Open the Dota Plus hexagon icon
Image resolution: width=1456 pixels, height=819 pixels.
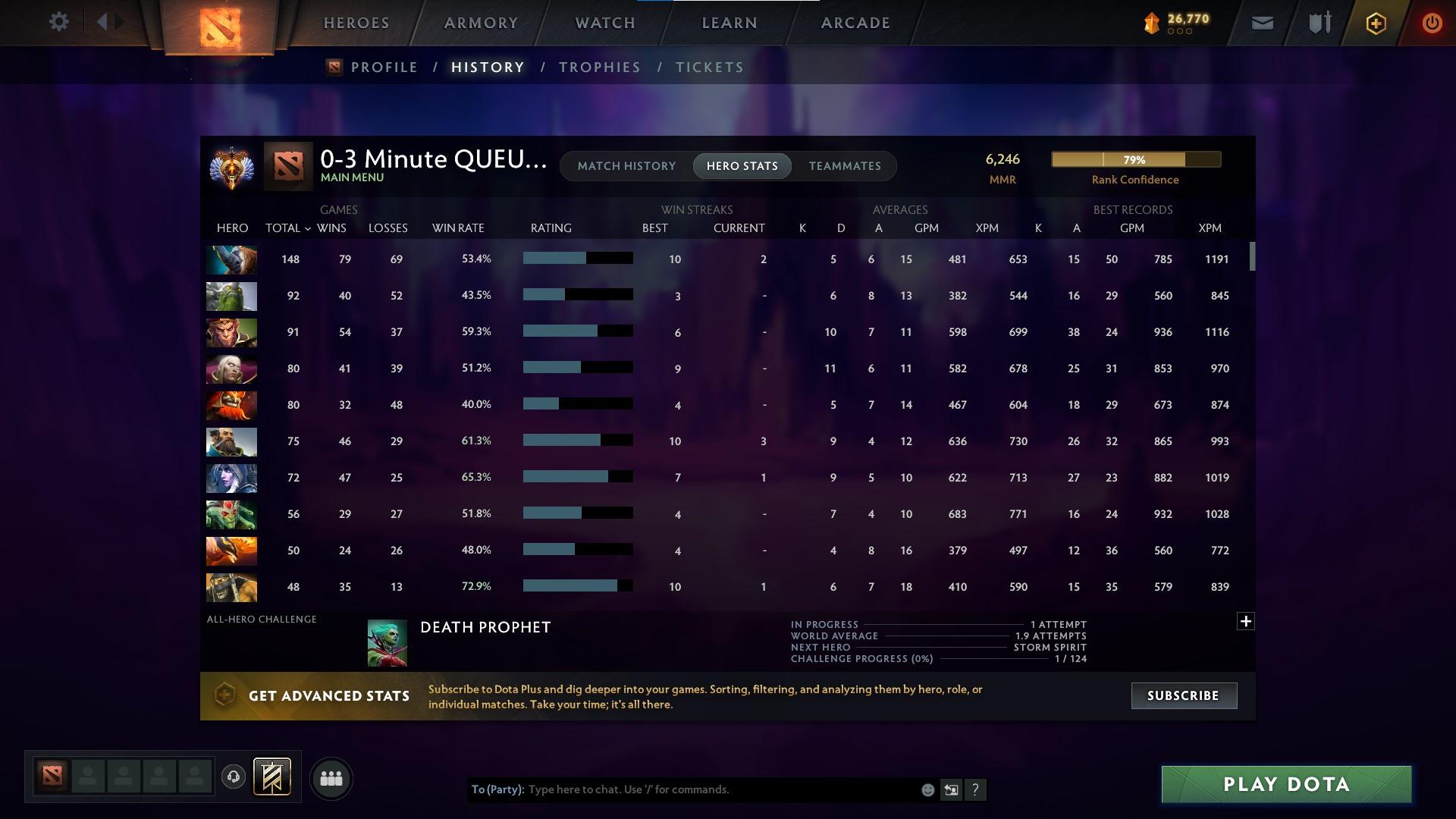pos(1375,23)
